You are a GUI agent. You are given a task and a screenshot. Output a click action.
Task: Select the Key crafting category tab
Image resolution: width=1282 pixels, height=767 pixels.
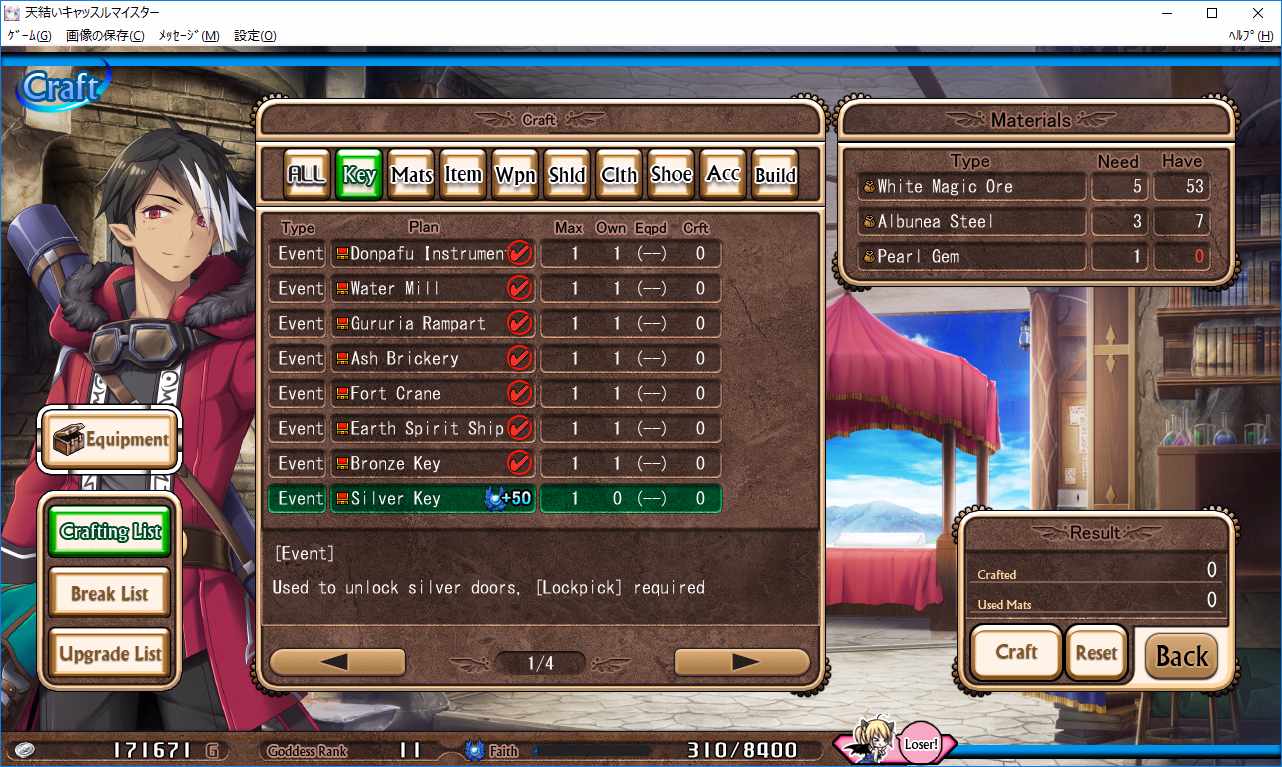(x=358, y=173)
